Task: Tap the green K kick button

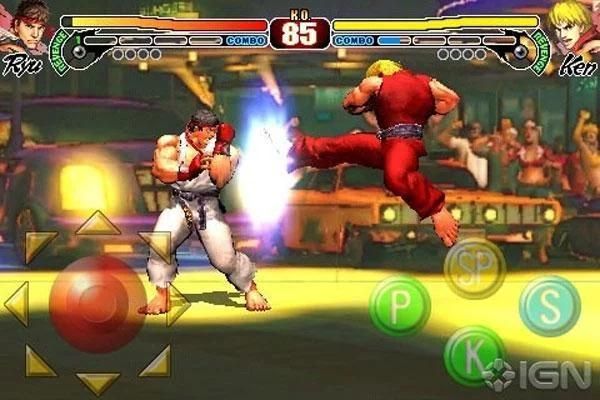Action: pyautogui.click(x=473, y=355)
